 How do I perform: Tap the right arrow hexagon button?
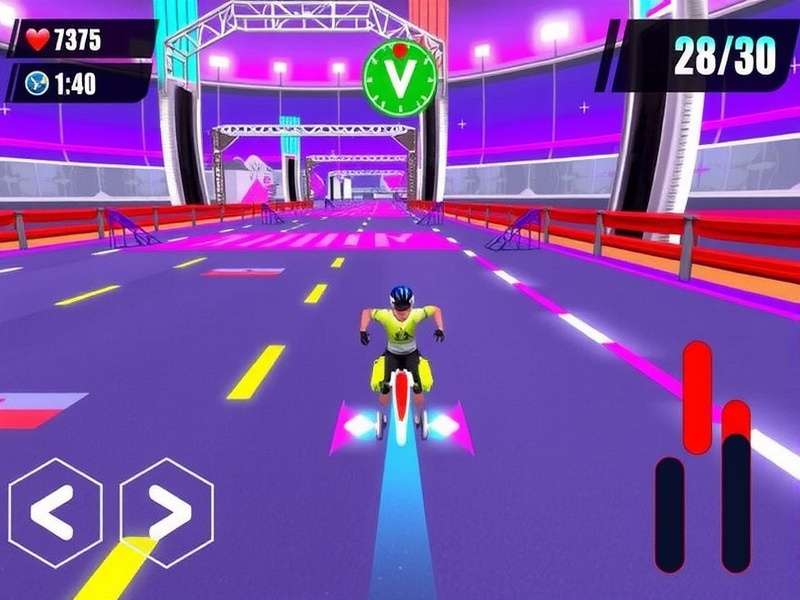tap(166, 513)
